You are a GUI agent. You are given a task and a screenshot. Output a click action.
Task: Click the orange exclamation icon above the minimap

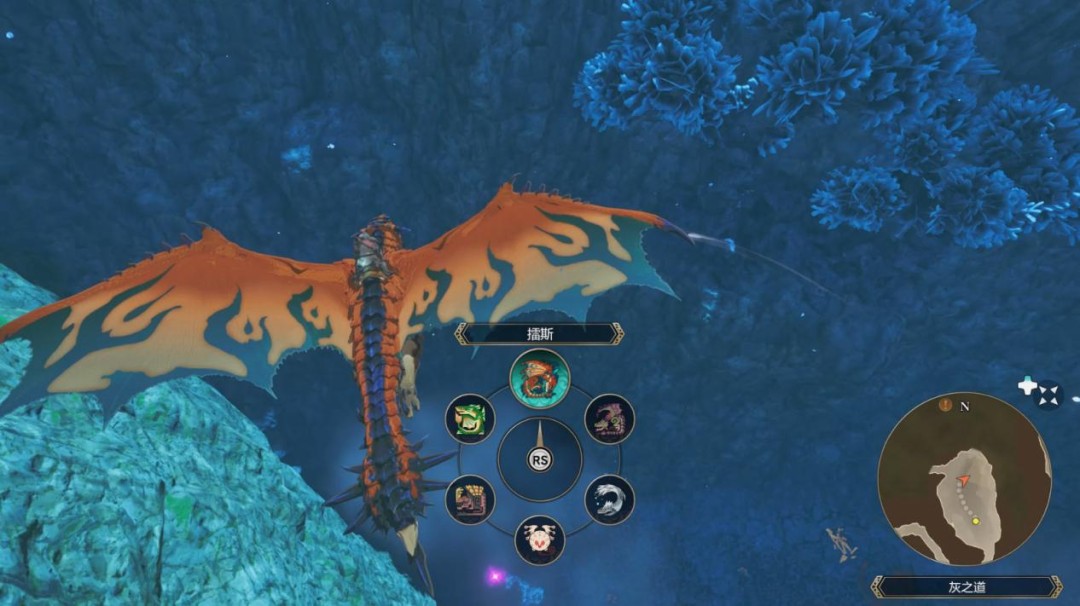945,405
